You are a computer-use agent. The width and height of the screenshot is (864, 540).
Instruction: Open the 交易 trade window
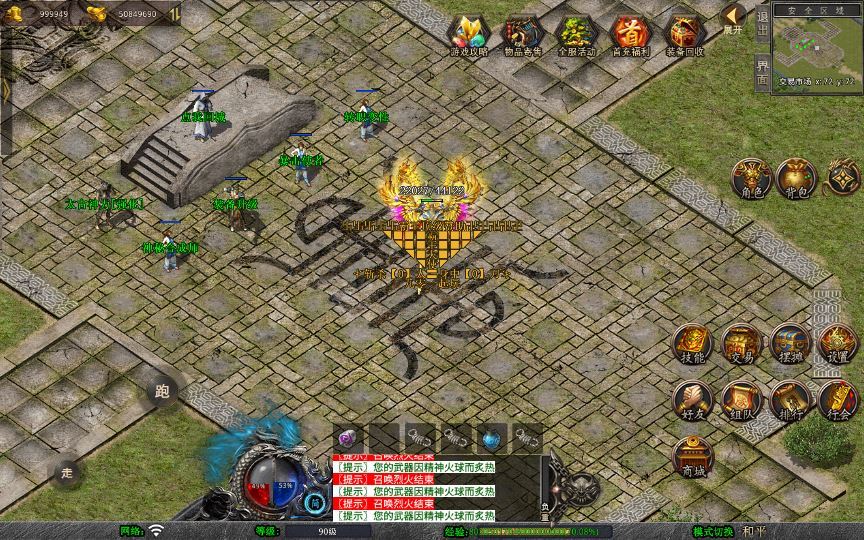click(x=740, y=344)
